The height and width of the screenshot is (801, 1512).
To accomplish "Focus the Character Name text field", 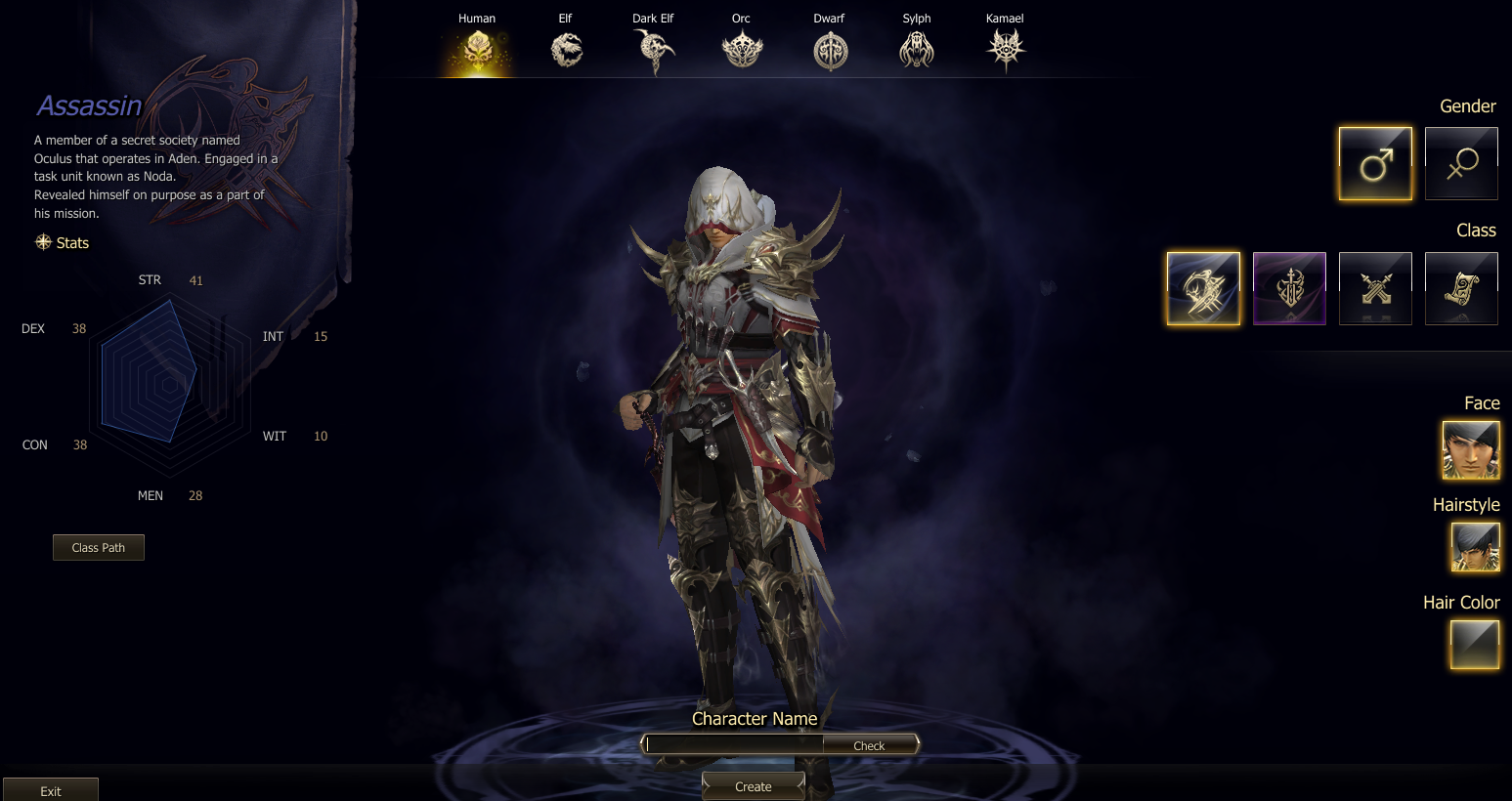I will 735,744.
